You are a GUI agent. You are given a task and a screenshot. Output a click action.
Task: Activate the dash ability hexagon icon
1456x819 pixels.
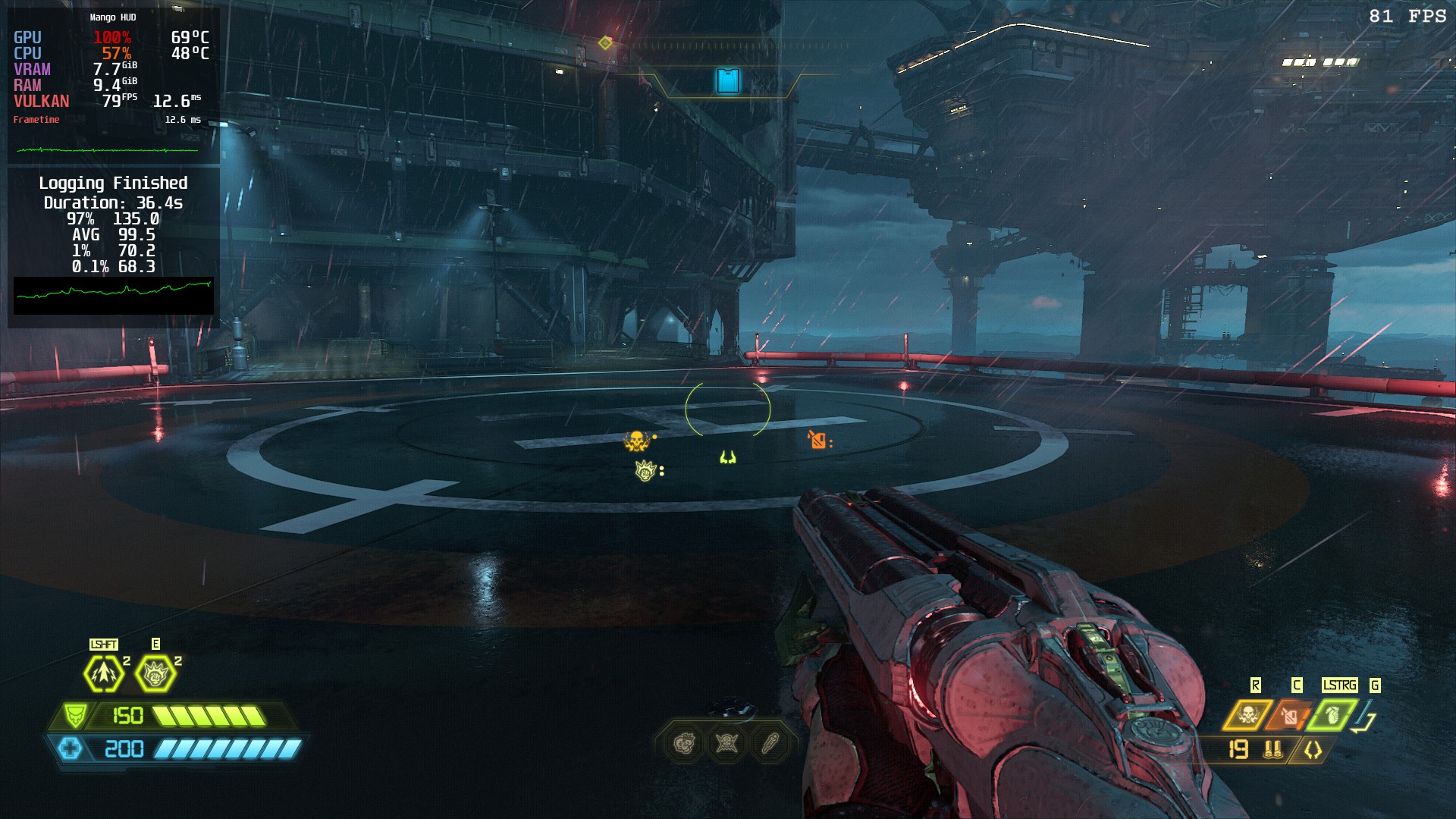tap(104, 673)
